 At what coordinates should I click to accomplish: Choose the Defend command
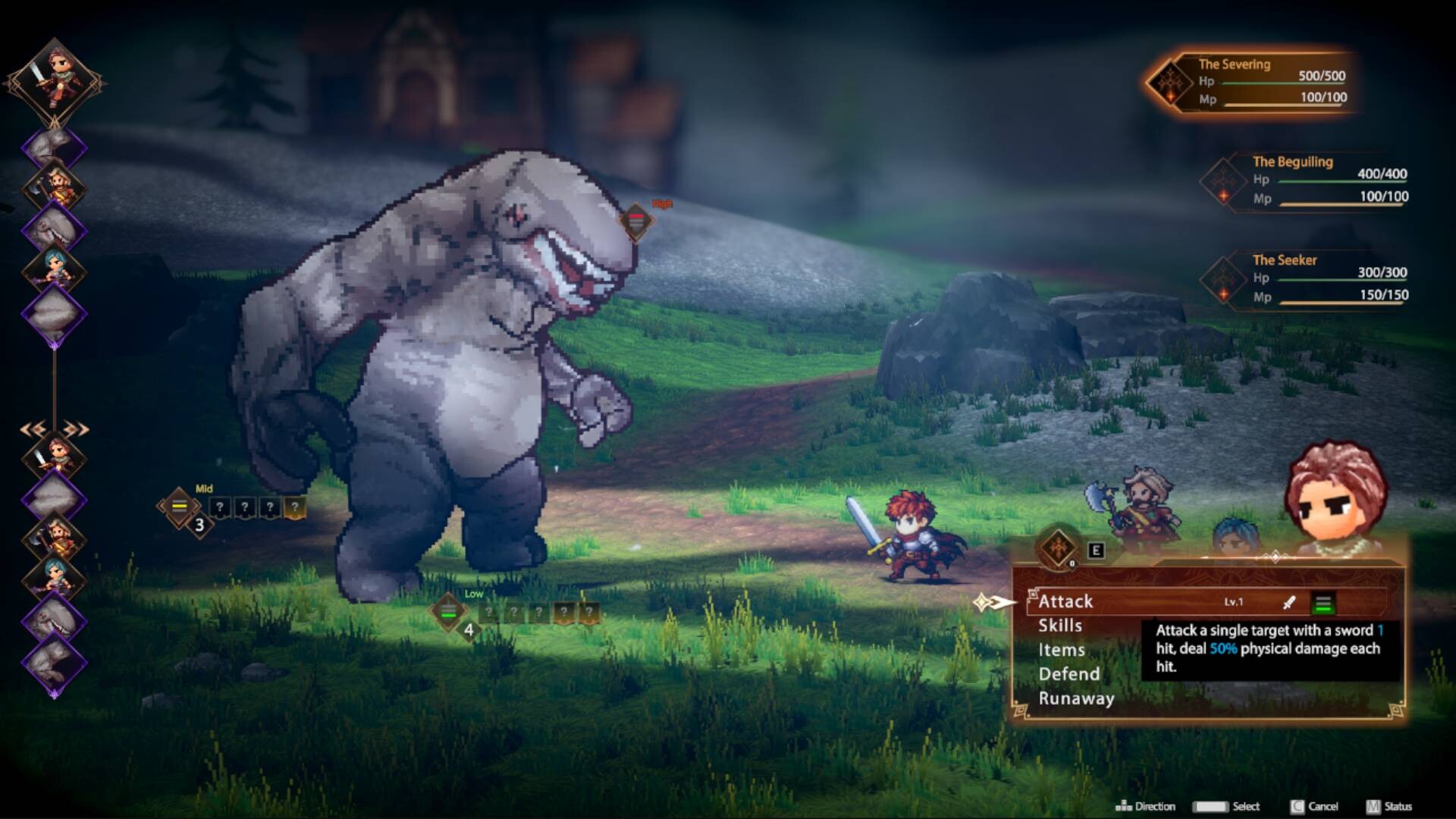coord(1070,675)
